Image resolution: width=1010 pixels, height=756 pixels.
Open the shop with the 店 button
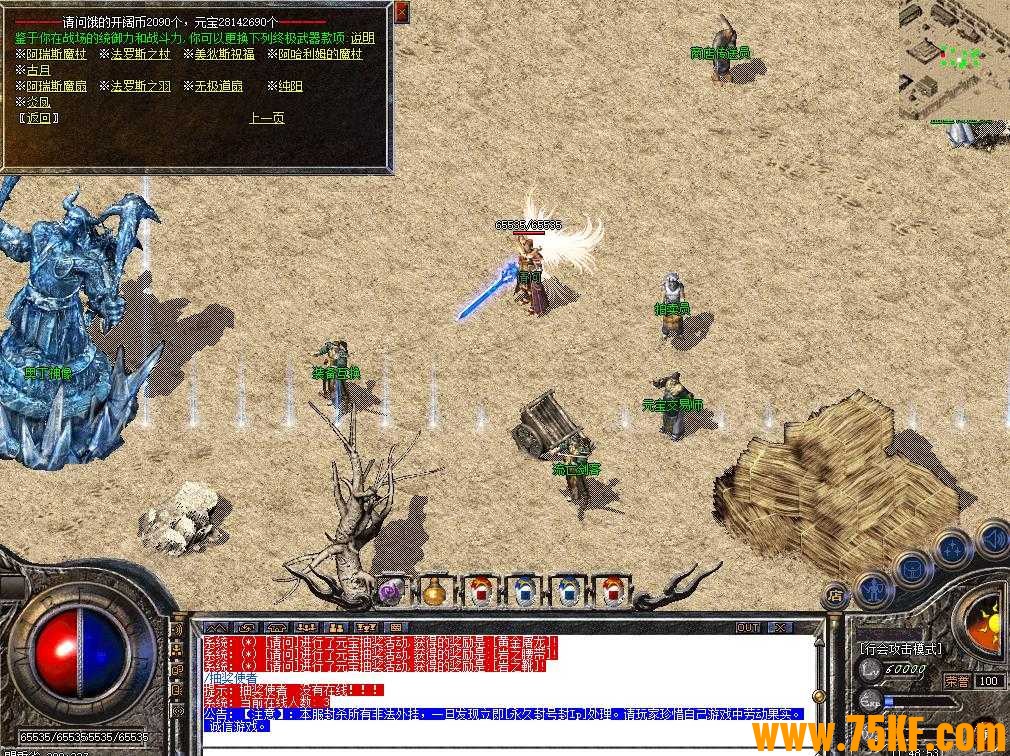click(x=836, y=597)
